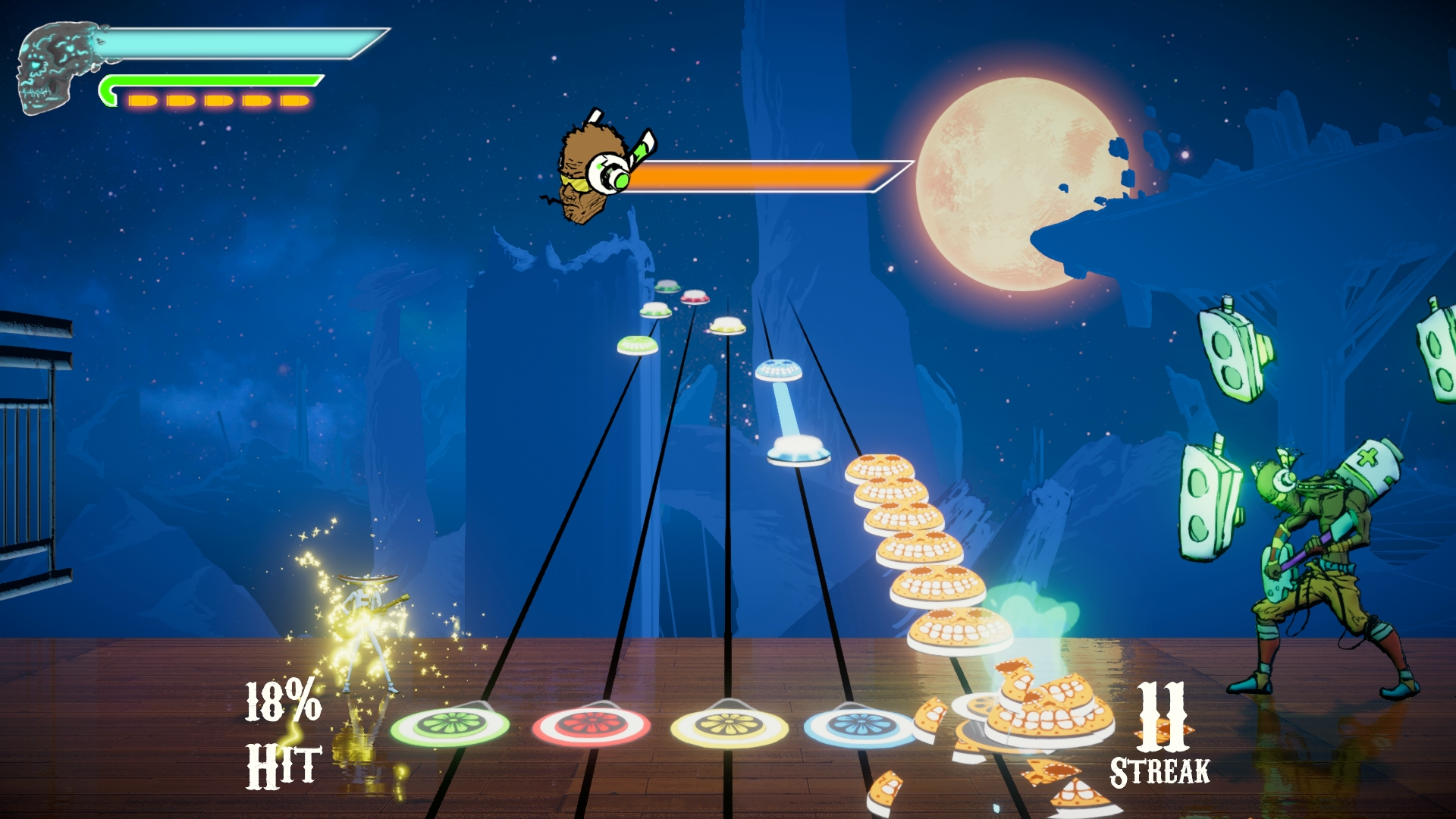This screenshot has height=819, width=1456.
Task: Toggle the first orange bullet pip
Action: click(x=144, y=101)
